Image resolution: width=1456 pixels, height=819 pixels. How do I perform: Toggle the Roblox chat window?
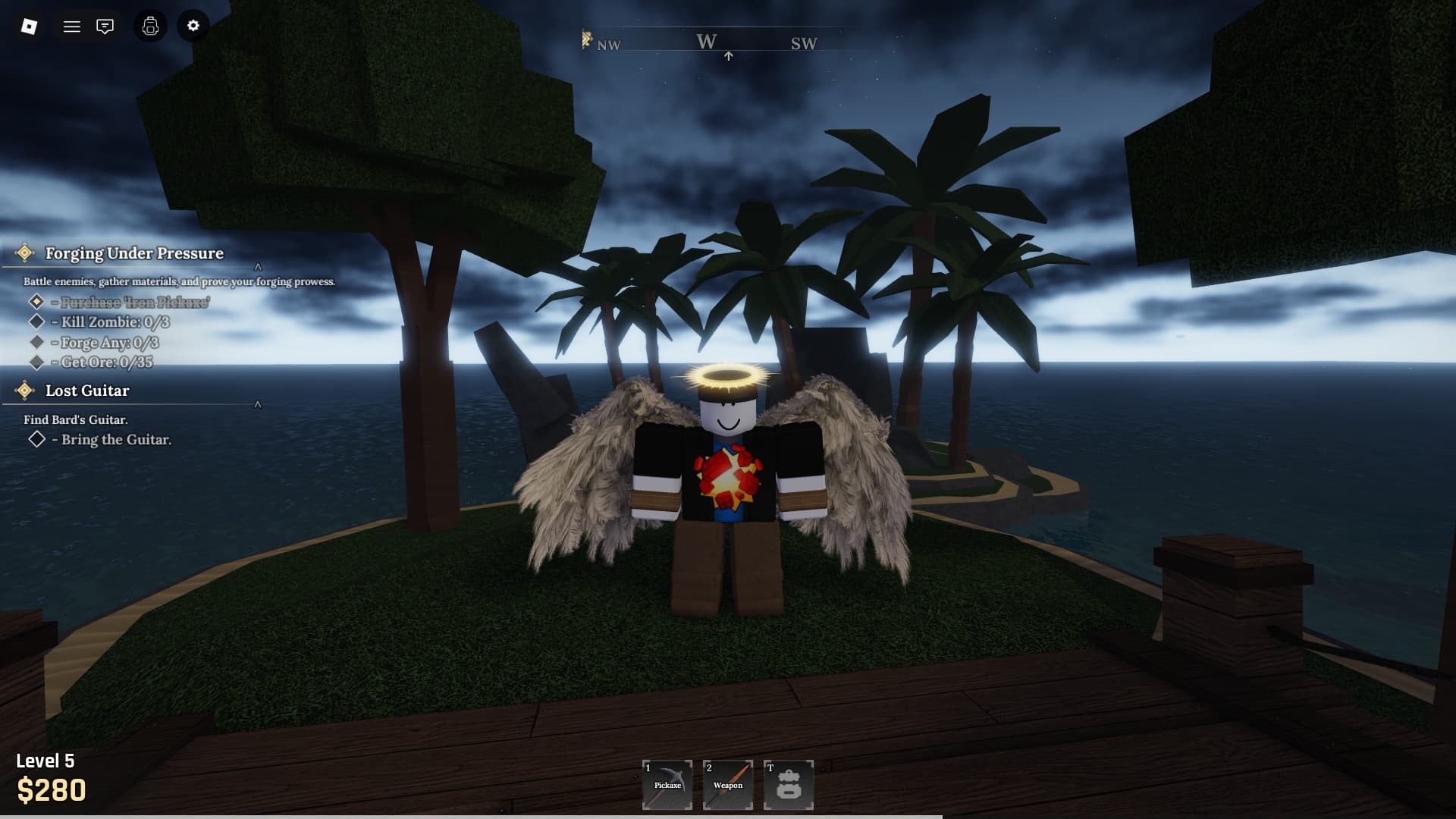pyautogui.click(x=105, y=27)
